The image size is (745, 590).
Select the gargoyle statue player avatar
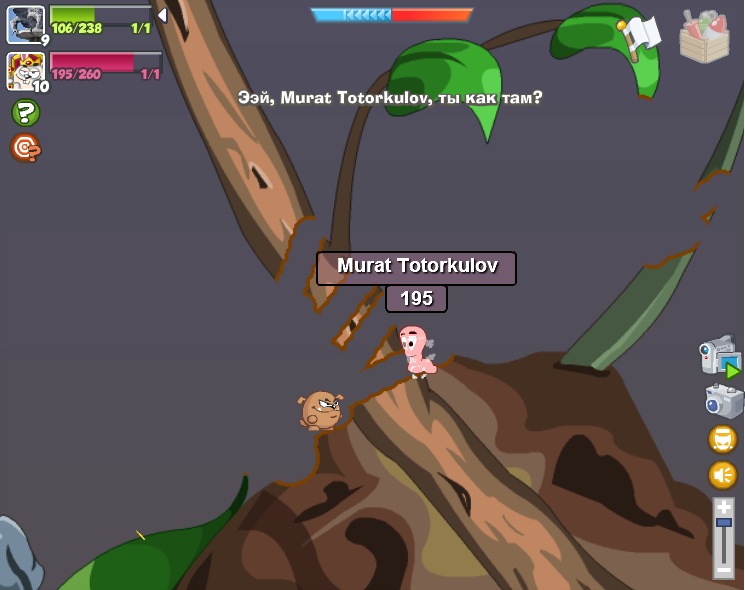pos(25,24)
